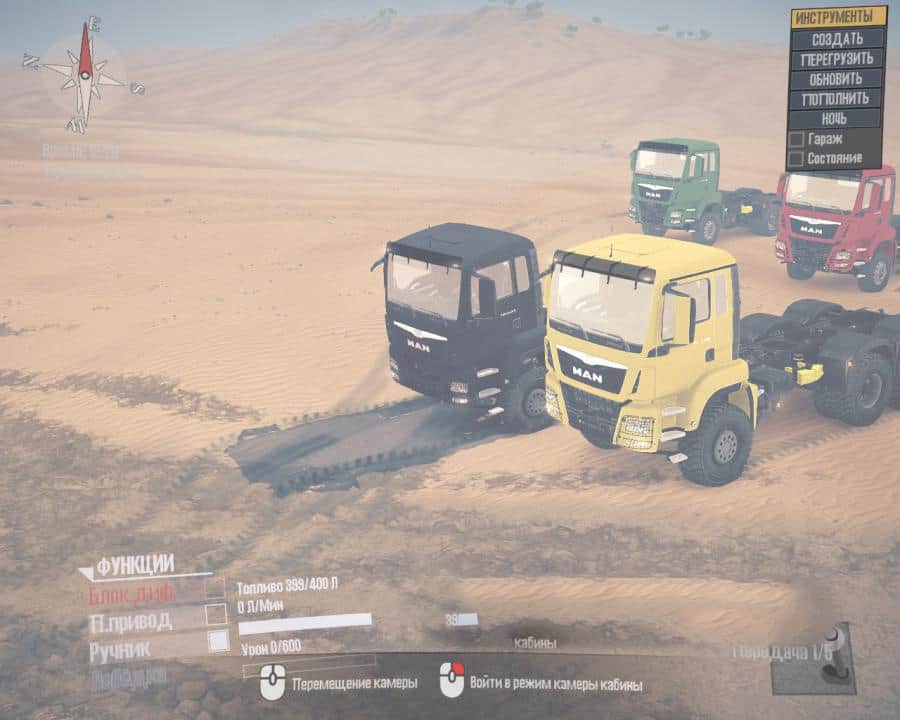The height and width of the screenshot is (720, 900).
Task: Open the ФУНКЦИИ panel header
Action: click(135, 564)
